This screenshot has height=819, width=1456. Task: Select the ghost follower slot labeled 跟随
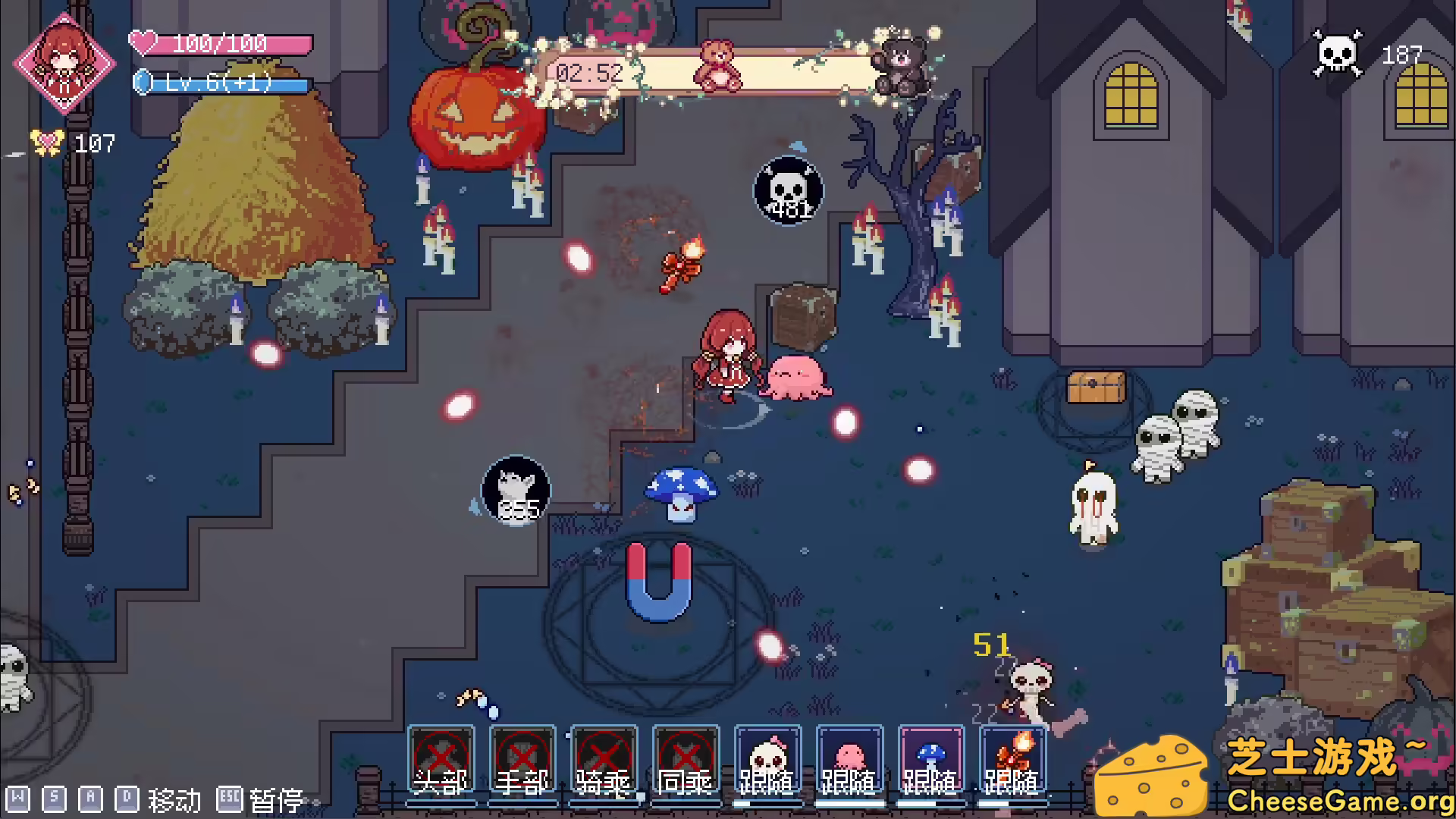767,757
